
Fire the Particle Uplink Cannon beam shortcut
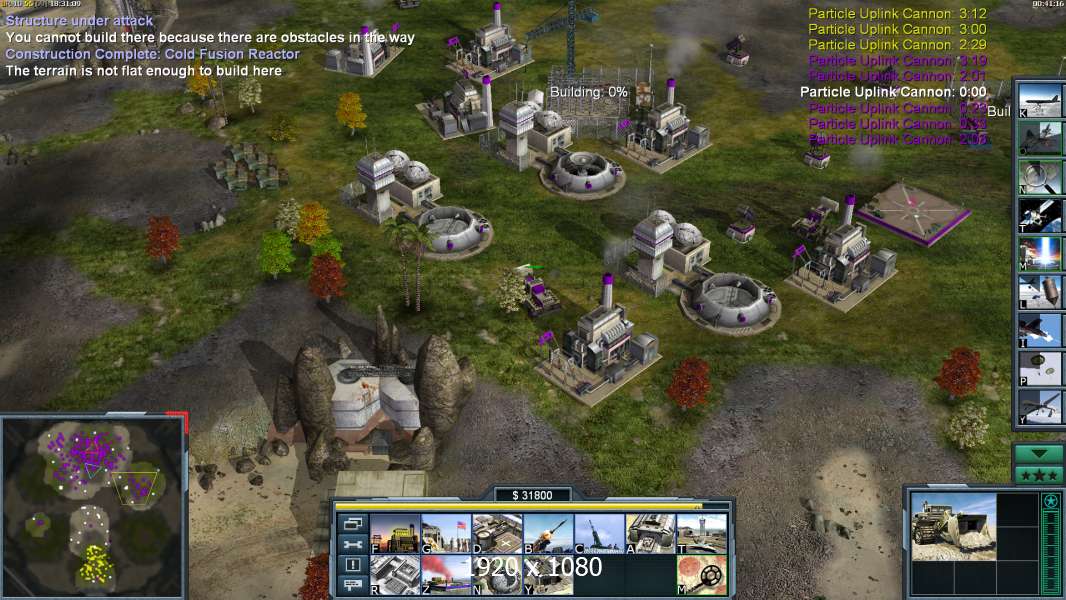point(1041,252)
